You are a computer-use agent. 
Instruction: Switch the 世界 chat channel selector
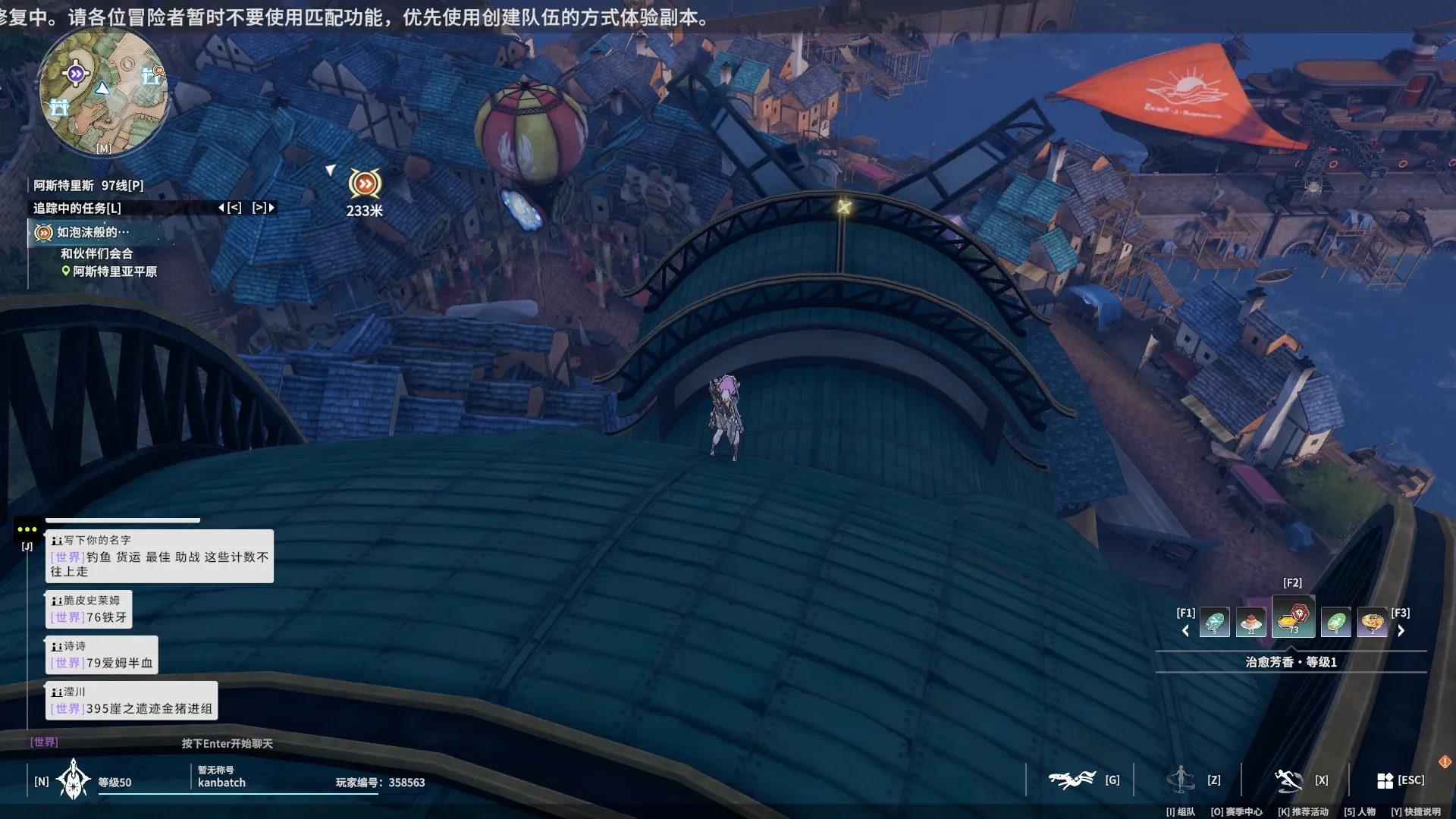pos(44,742)
